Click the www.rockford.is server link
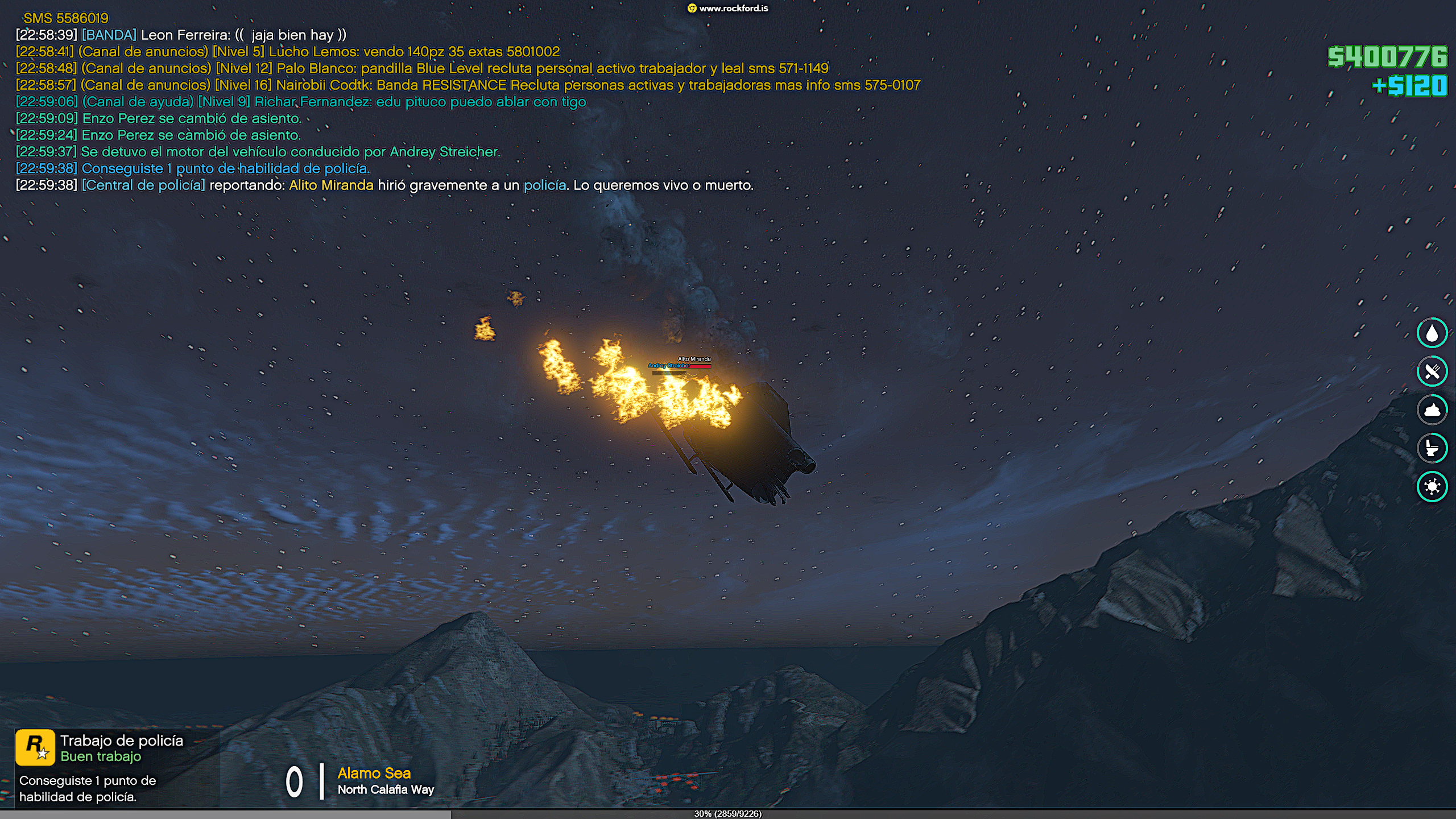Screen dimensions: 1456x819 pos(729,9)
